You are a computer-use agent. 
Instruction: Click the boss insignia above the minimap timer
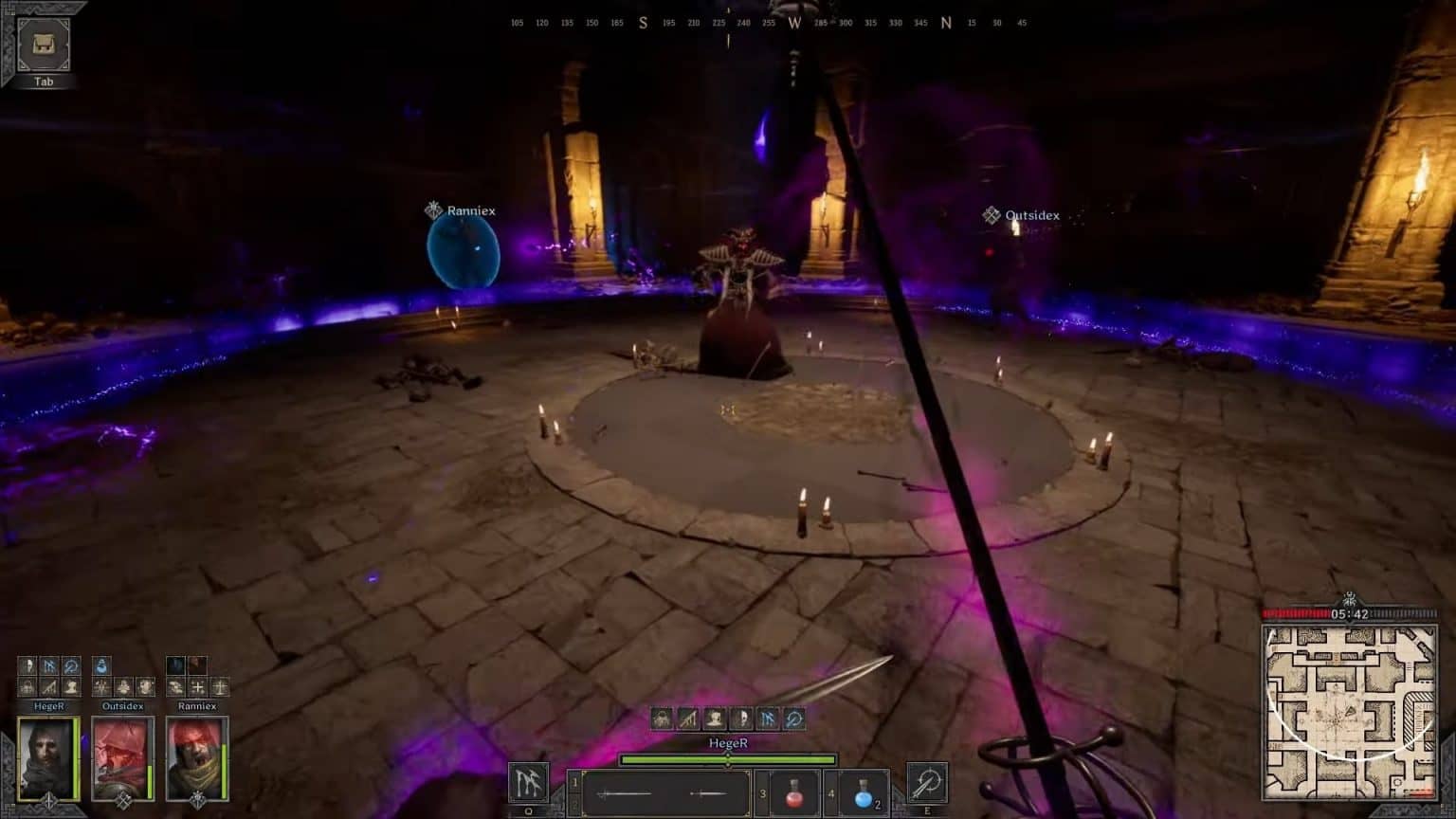pos(1348,599)
